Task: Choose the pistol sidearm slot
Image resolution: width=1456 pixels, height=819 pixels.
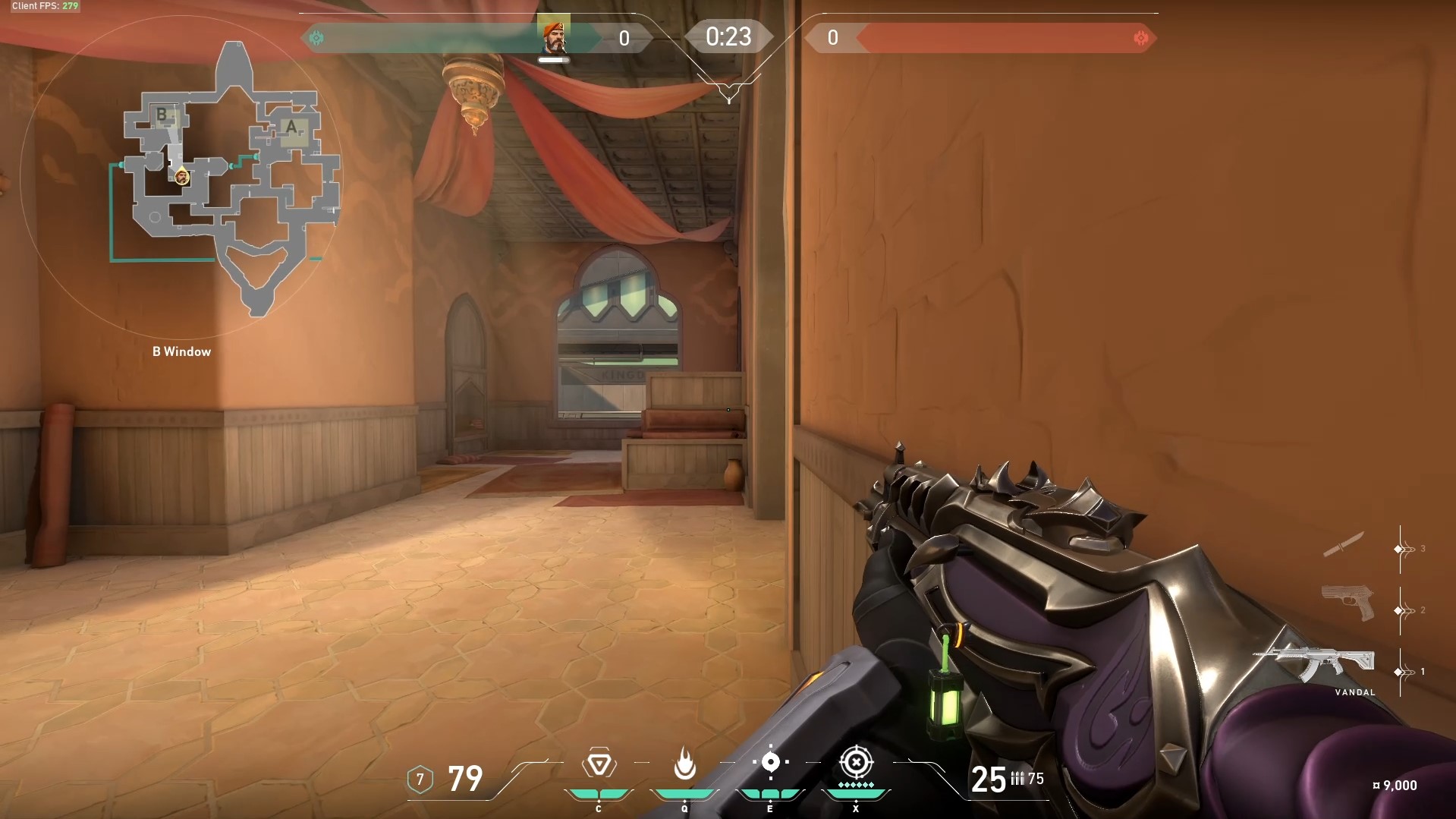Action: [1348, 603]
